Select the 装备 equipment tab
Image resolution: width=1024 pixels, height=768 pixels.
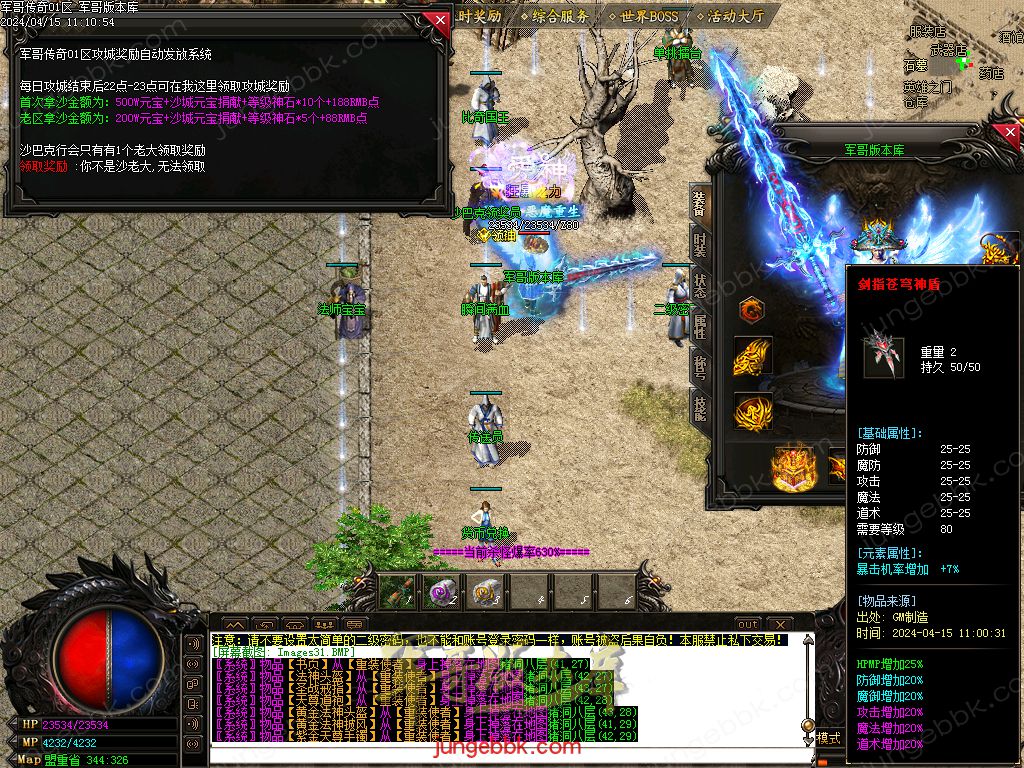[700, 203]
